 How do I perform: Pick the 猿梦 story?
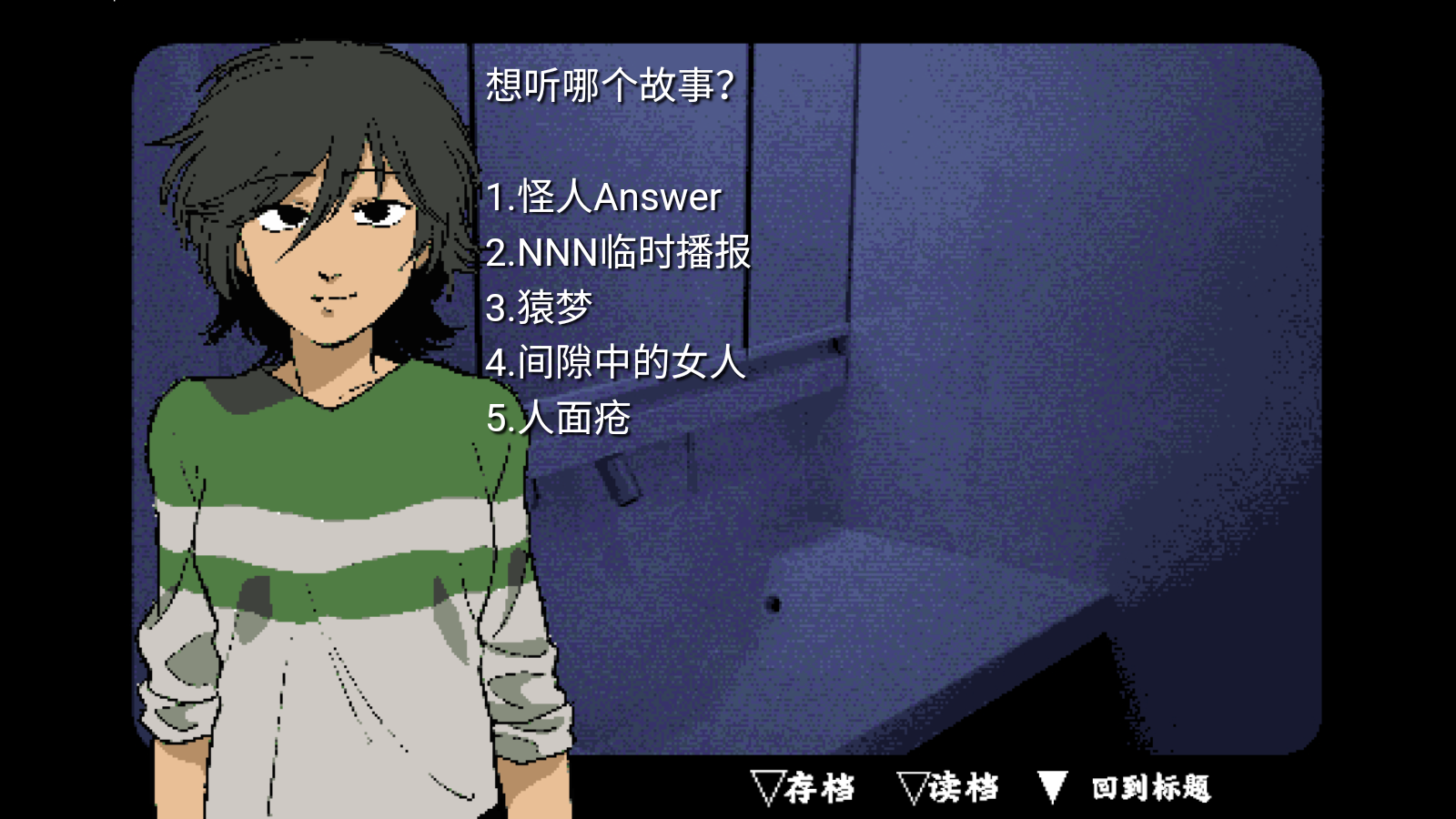(x=539, y=308)
